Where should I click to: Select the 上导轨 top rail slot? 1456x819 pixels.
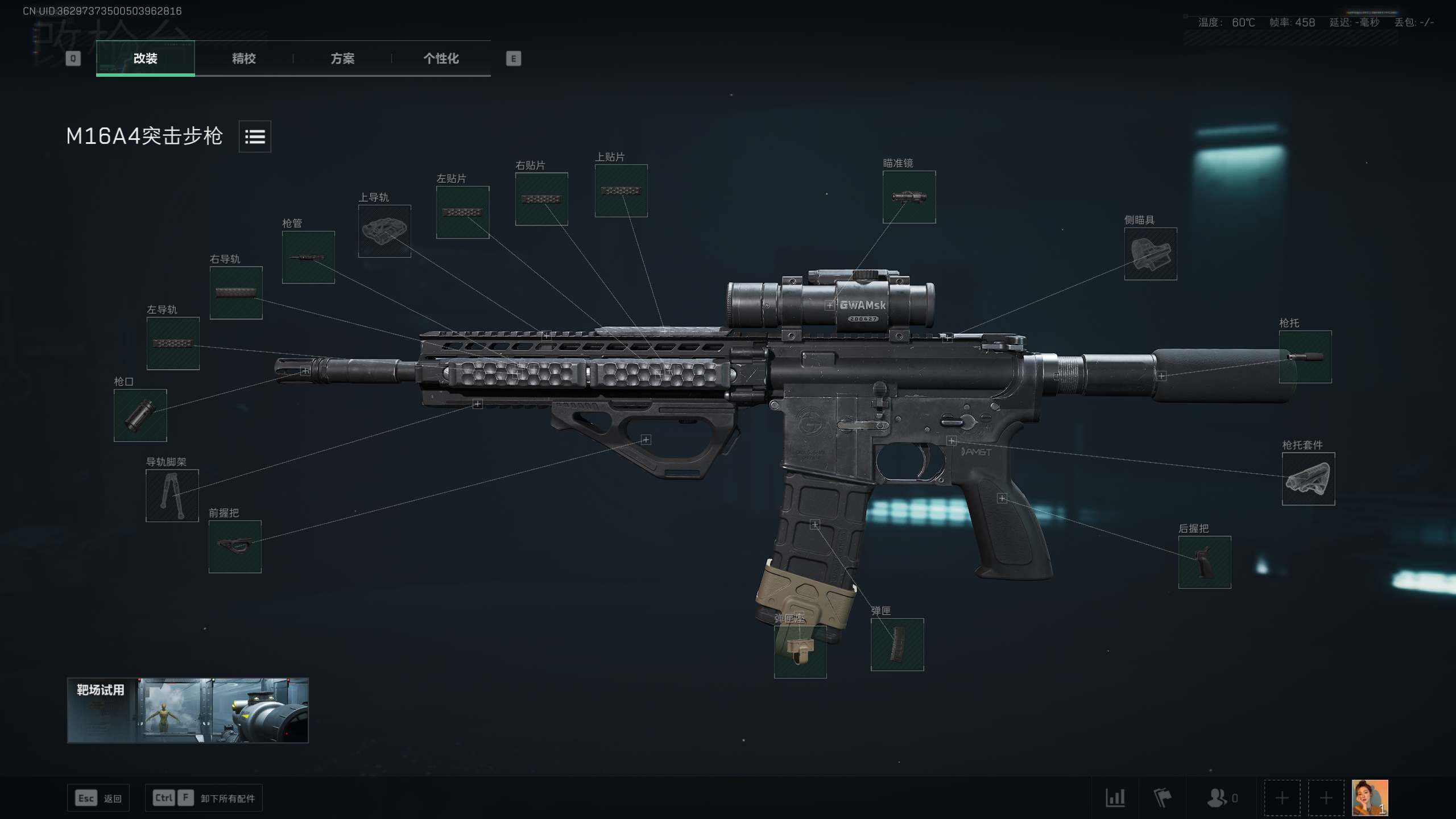coord(384,231)
